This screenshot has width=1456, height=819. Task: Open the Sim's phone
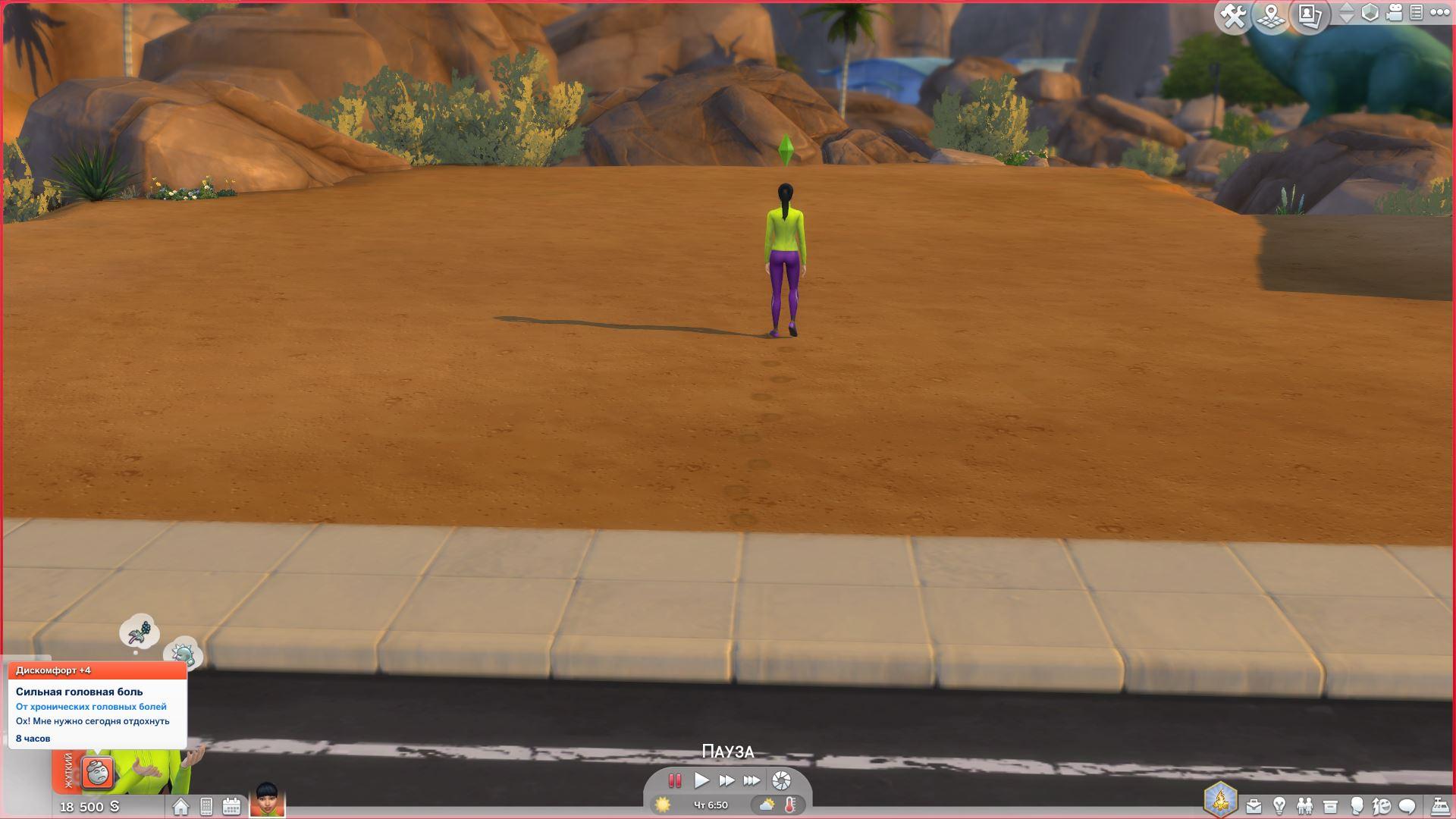pyautogui.click(x=206, y=806)
